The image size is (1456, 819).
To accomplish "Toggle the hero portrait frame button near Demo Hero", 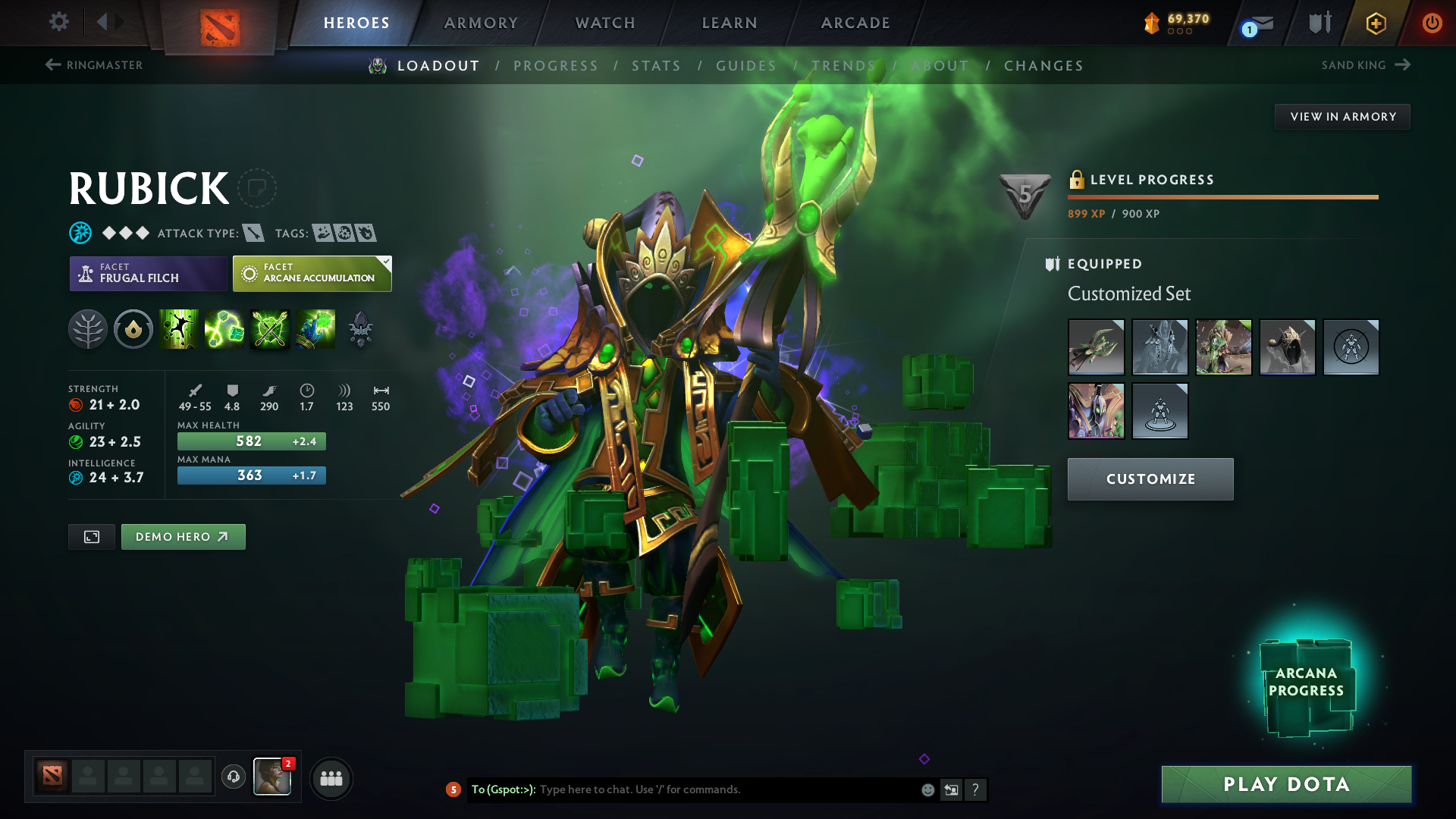I will click(91, 536).
